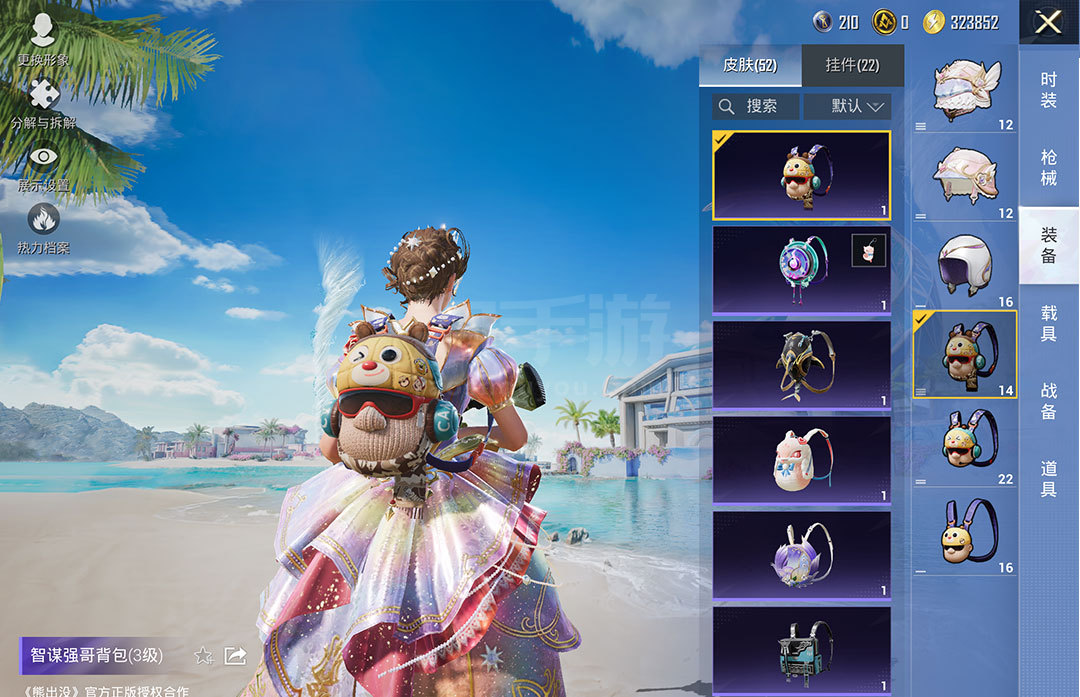Favorite the backpack with the star icon
Screen dimensions: 1080x697
pos(203,656)
